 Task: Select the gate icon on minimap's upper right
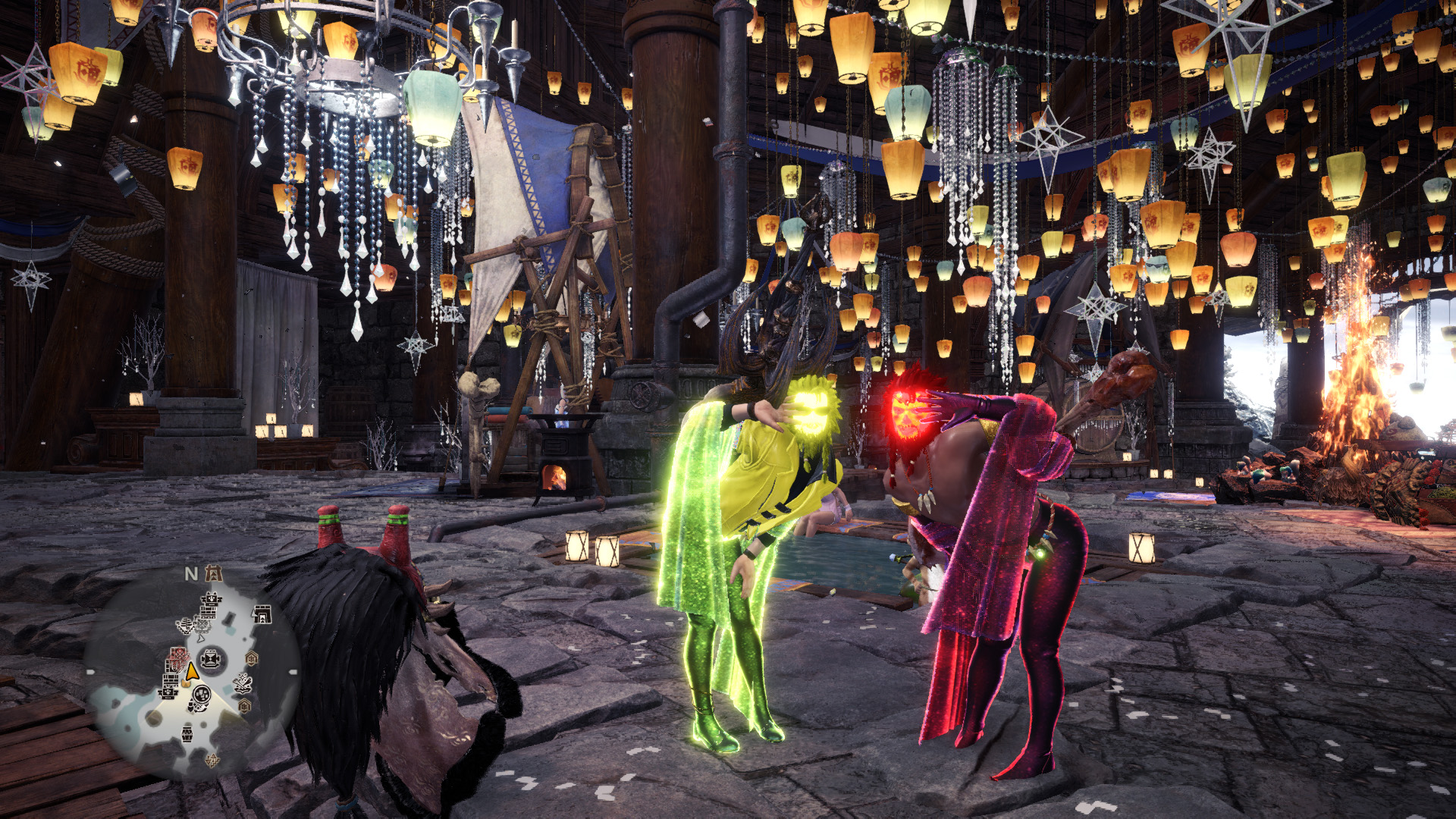pos(262,613)
